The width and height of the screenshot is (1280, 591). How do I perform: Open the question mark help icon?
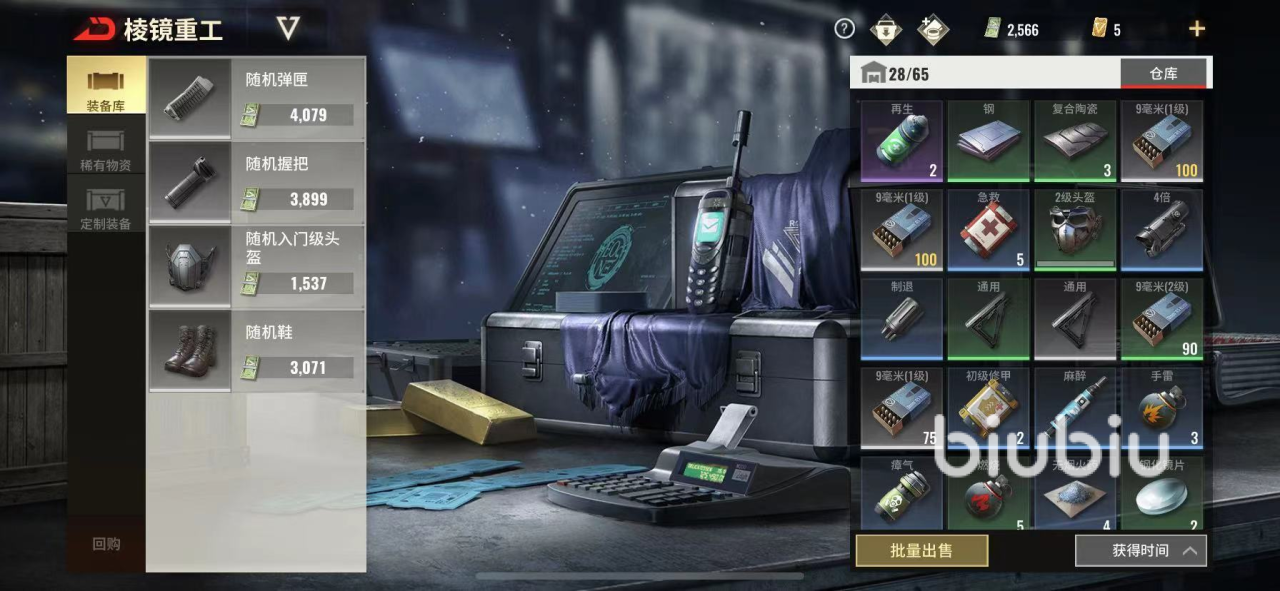click(x=845, y=29)
